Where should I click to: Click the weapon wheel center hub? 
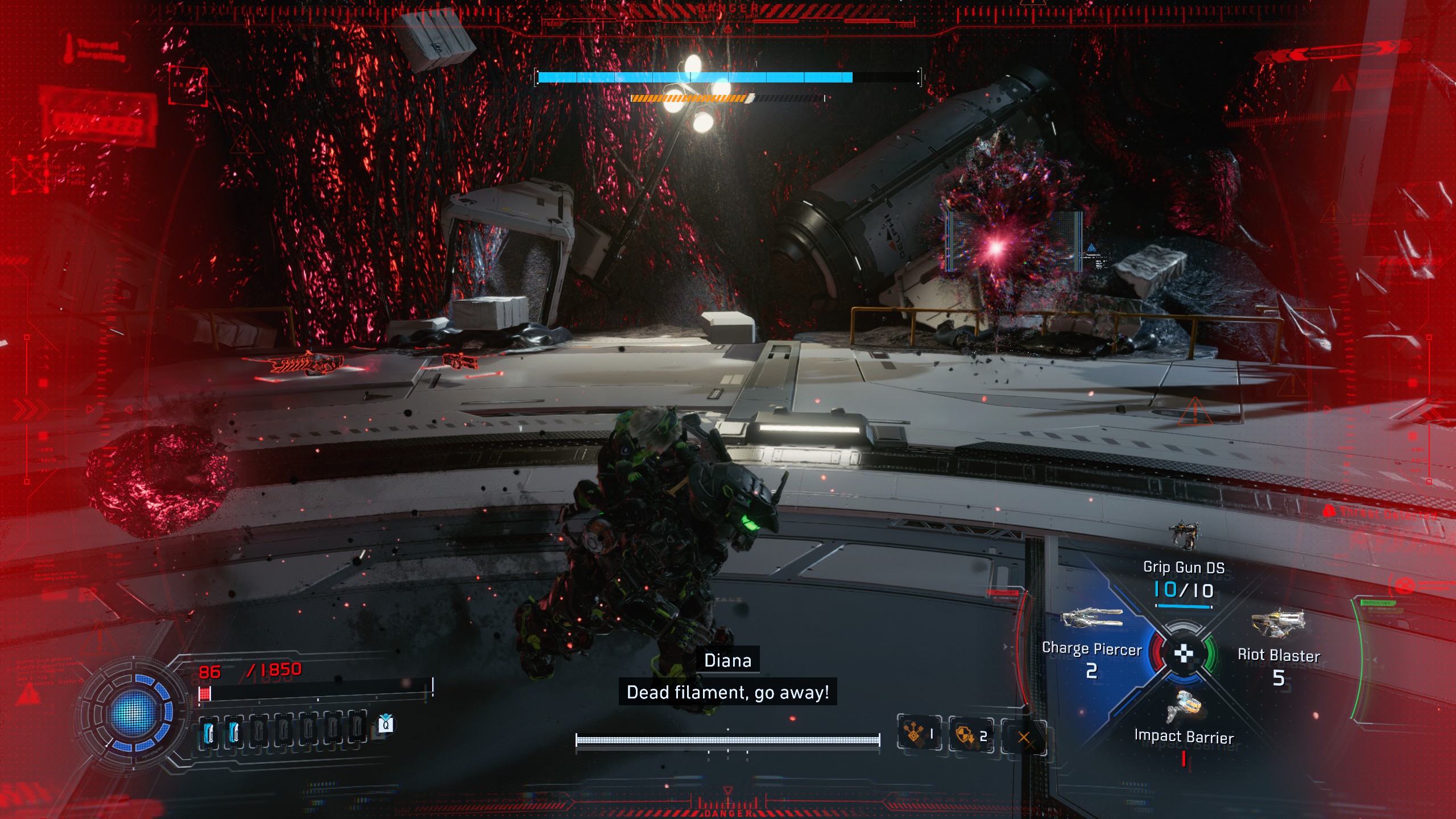[x=1184, y=654]
